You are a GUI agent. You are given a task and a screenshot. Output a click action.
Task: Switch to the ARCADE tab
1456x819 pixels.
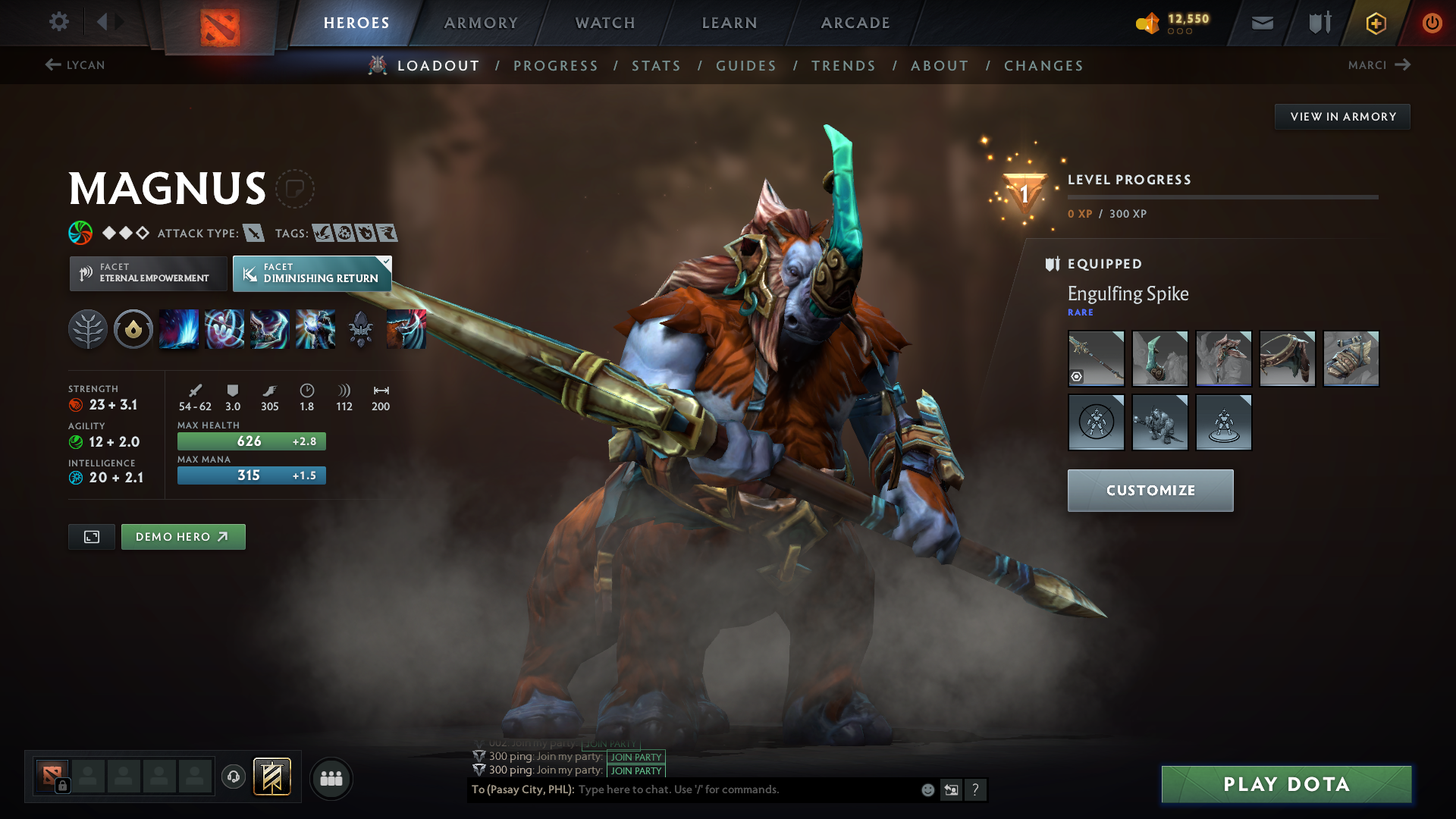pyautogui.click(x=855, y=23)
